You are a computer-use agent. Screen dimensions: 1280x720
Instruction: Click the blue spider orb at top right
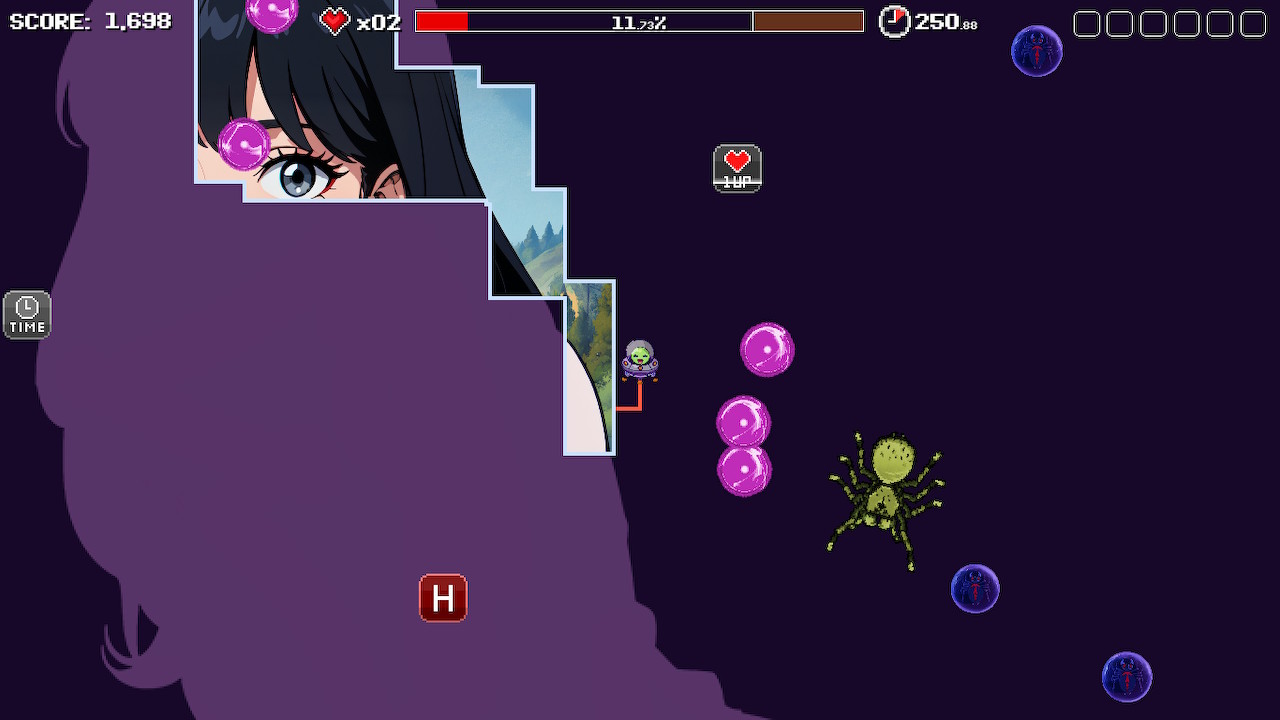click(1037, 50)
